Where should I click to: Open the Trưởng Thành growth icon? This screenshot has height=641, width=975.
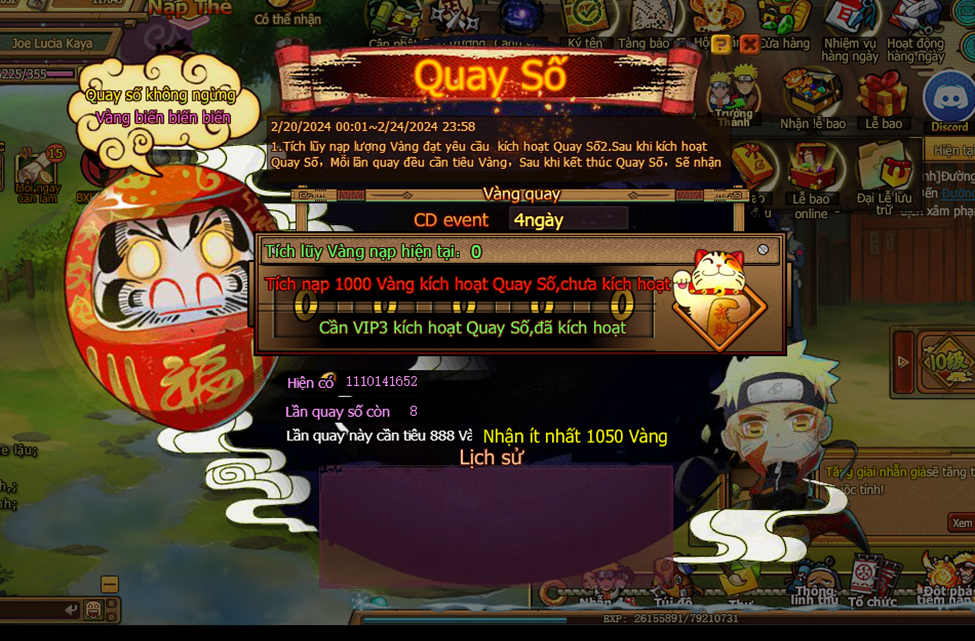[x=735, y=93]
